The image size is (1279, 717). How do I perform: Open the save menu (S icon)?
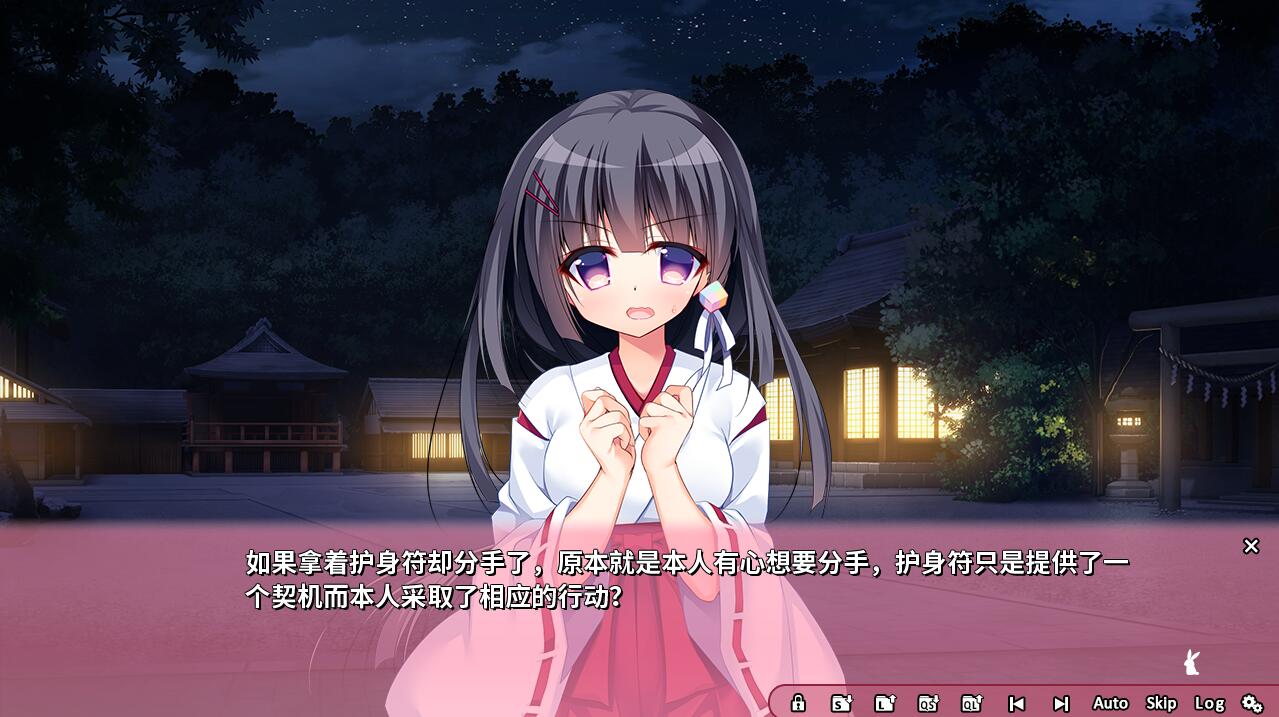point(842,703)
